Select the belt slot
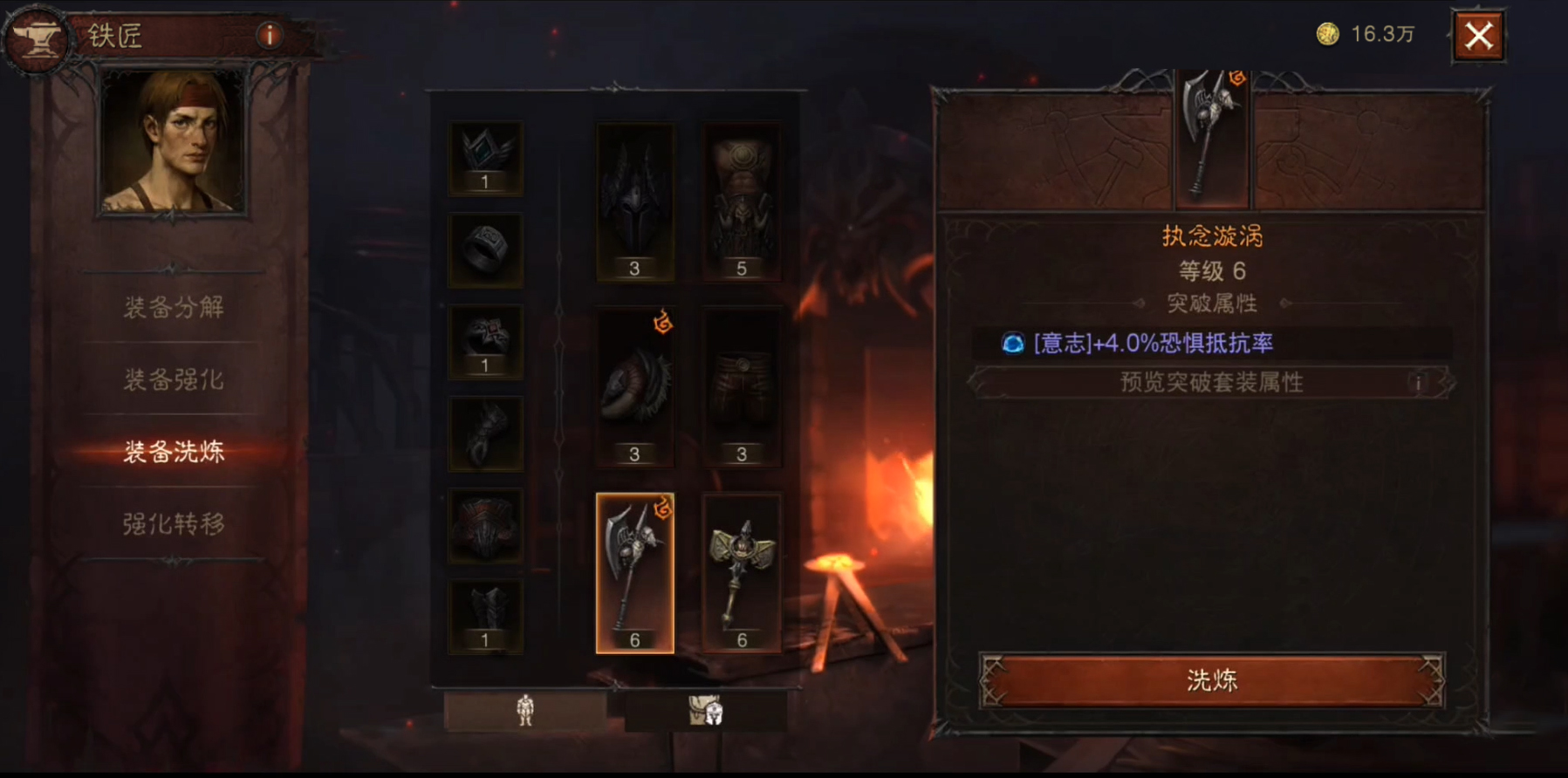 (485, 525)
